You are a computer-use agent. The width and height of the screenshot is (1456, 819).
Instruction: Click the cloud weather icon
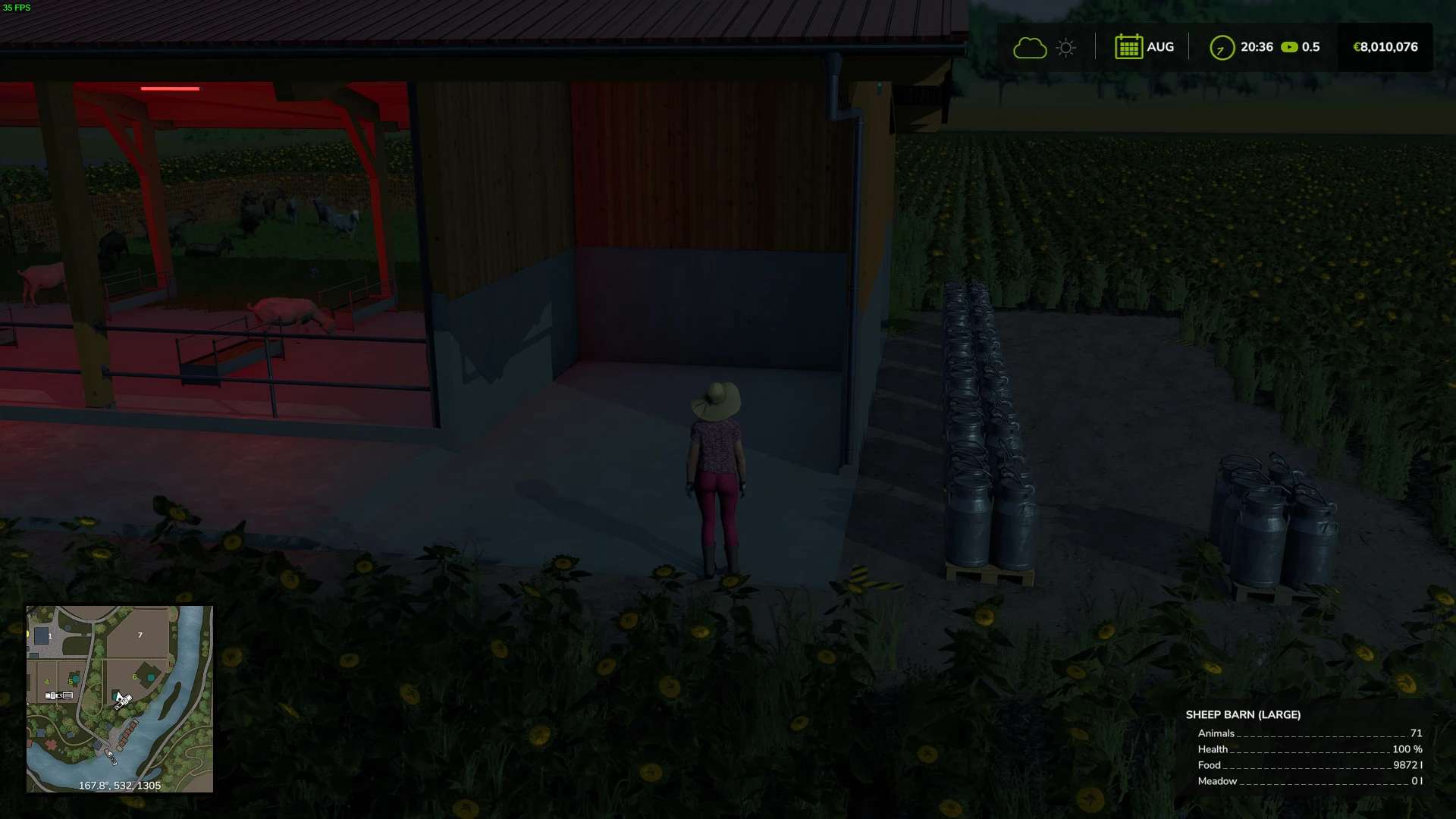coord(1030,48)
